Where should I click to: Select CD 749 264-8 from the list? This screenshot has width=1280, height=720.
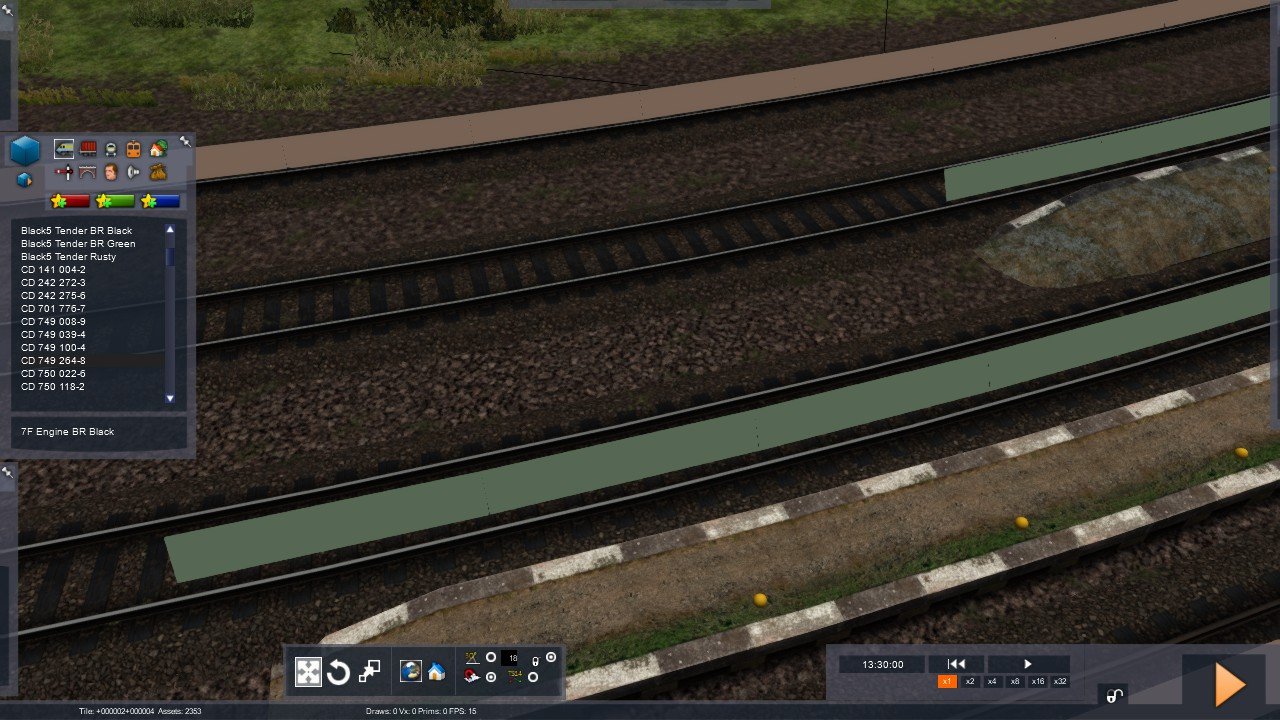pos(54,360)
